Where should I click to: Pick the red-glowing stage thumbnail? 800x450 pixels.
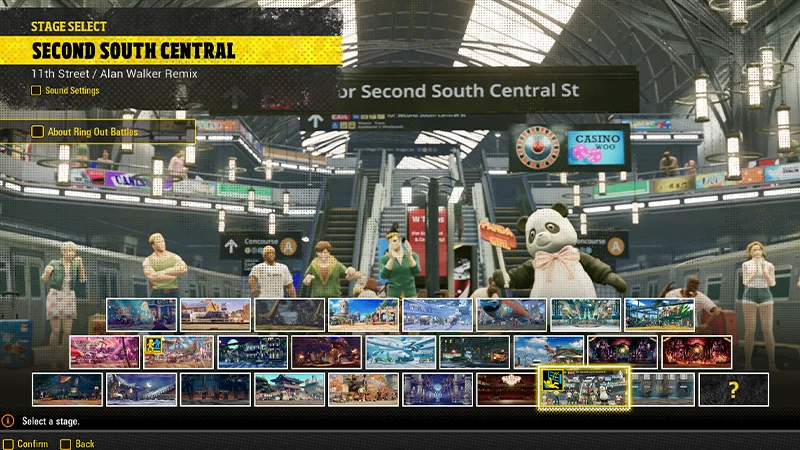point(696,351)
